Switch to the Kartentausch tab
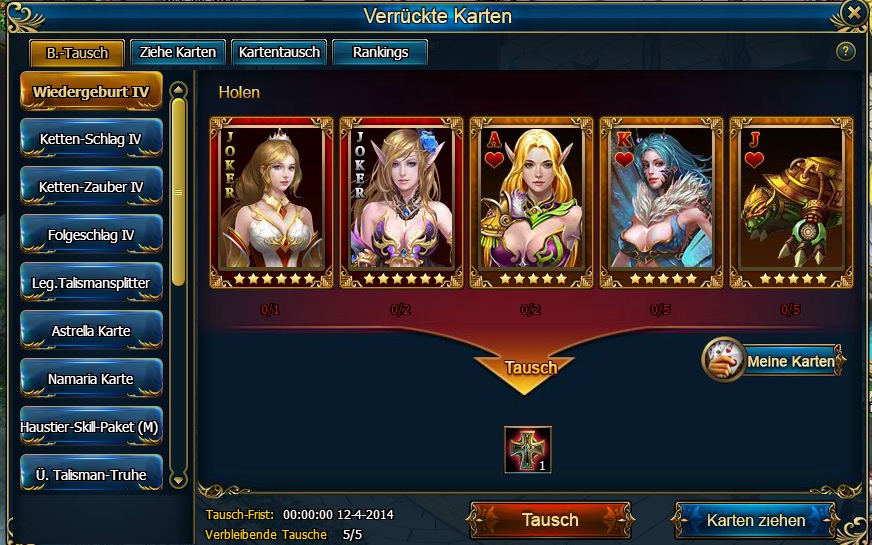 pos(279,53)
